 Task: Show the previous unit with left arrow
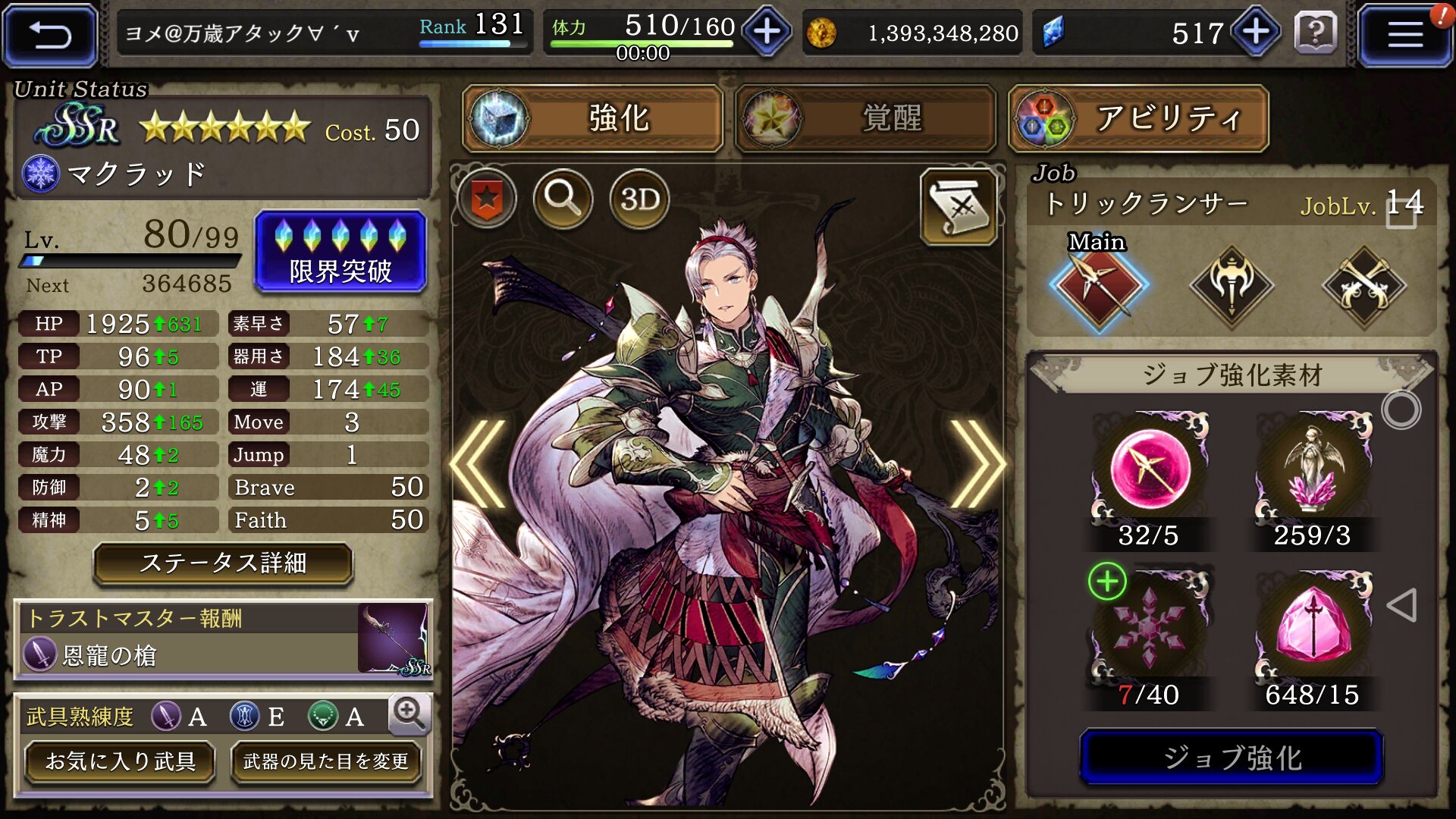click(x=479, y=464)
